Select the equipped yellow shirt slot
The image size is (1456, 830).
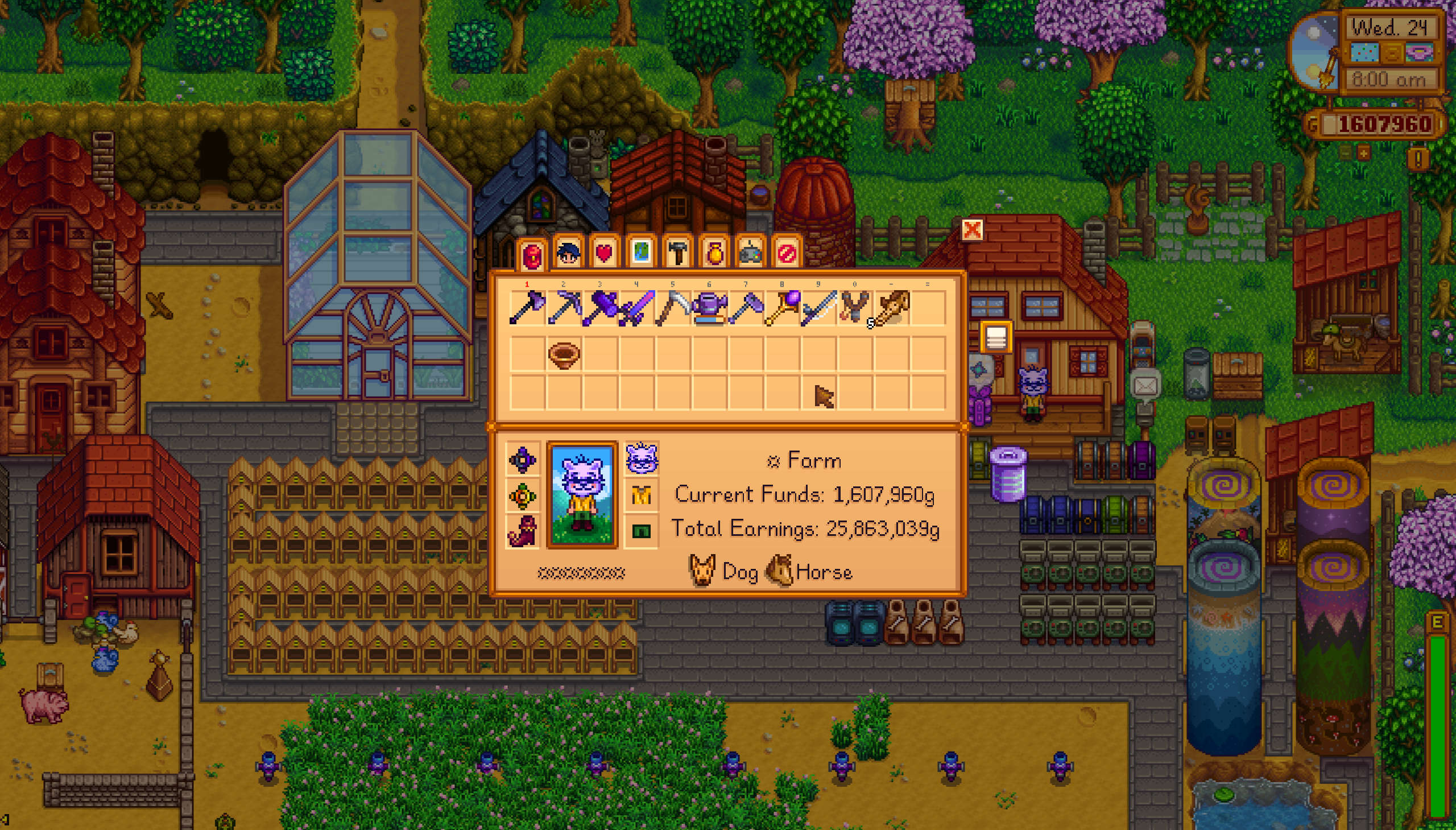pos(641,495)
